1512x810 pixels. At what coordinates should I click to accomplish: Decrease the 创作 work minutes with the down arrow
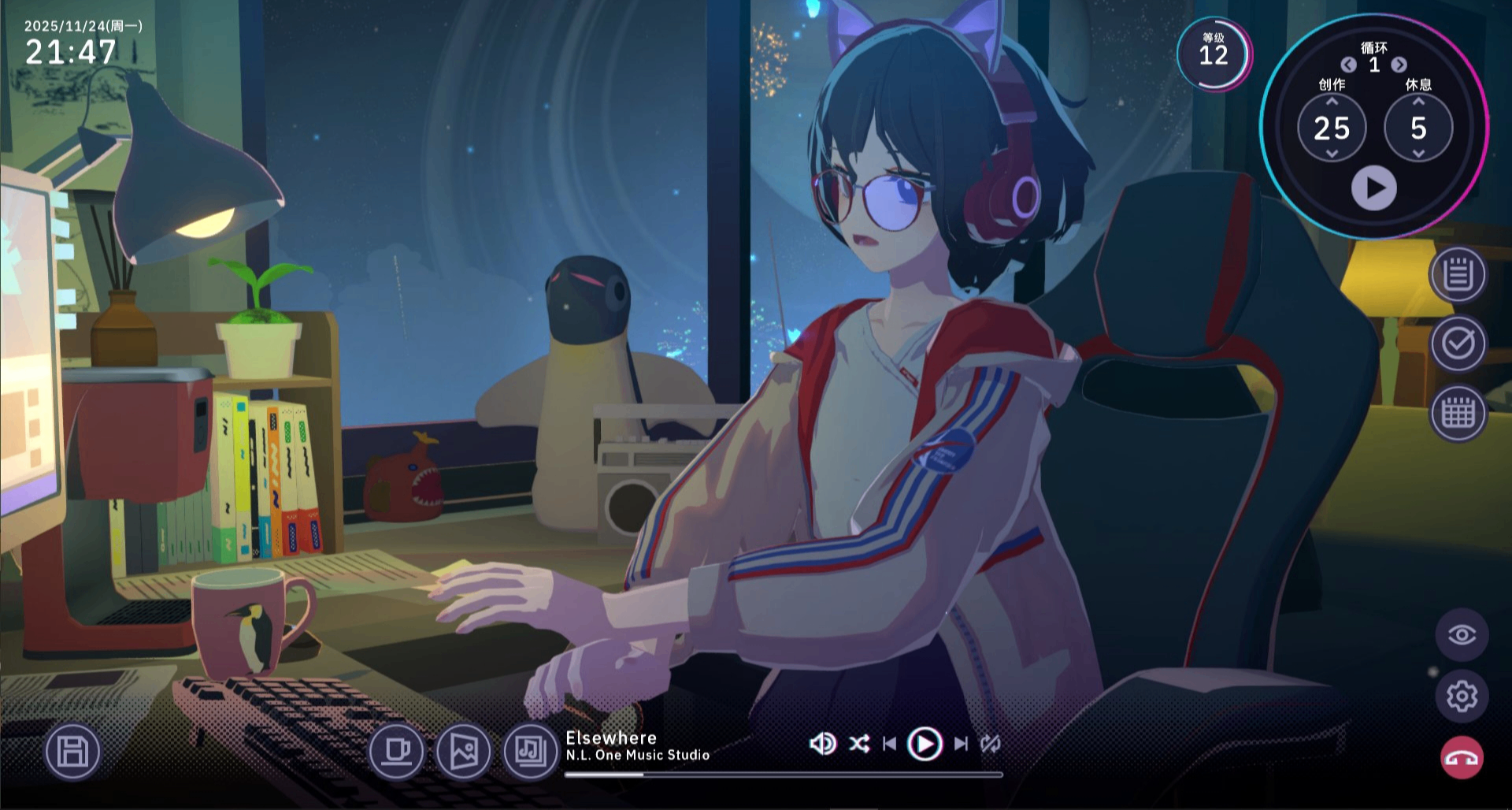pyautogui.click(x=1332, y=154)
